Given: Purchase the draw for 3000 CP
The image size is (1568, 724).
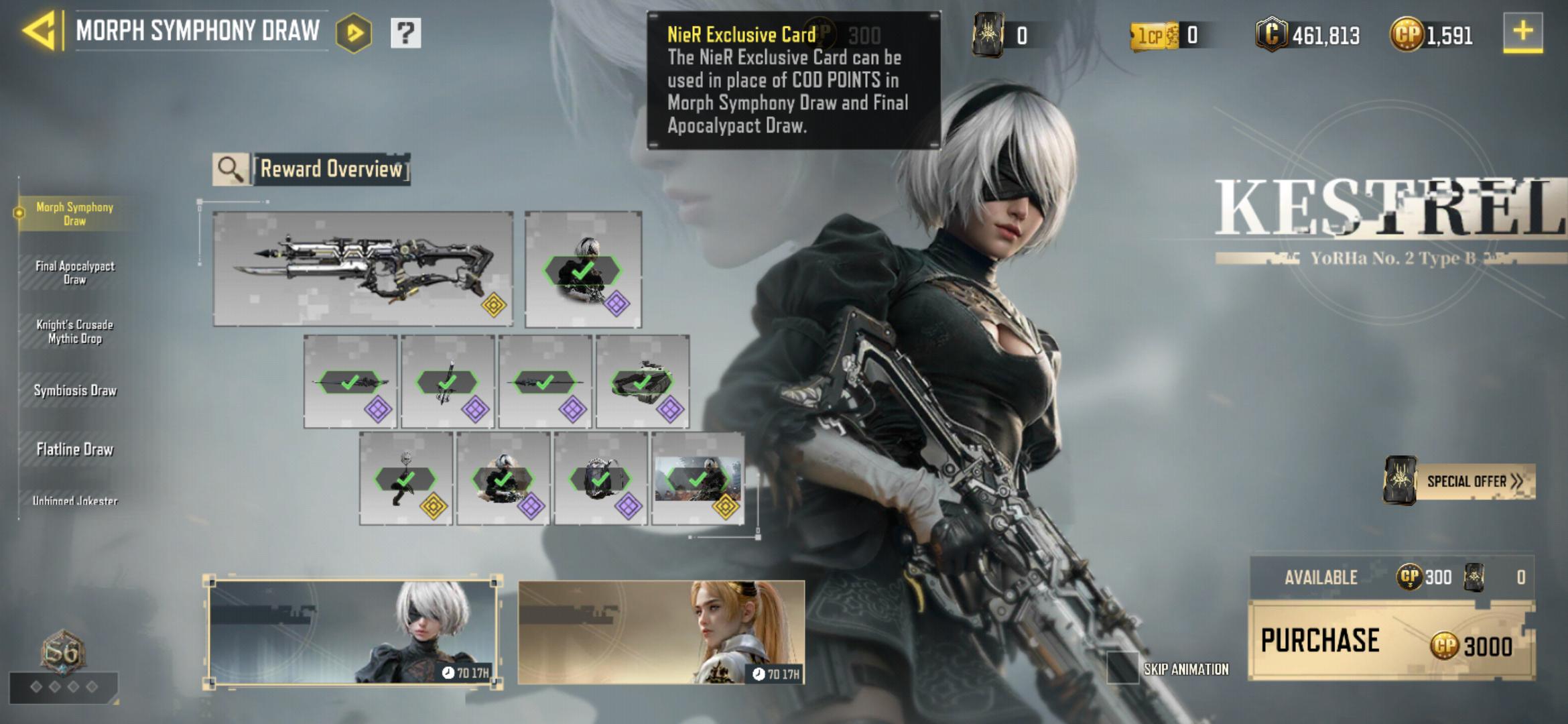Looking at the screenshot, I should 1391,642.
